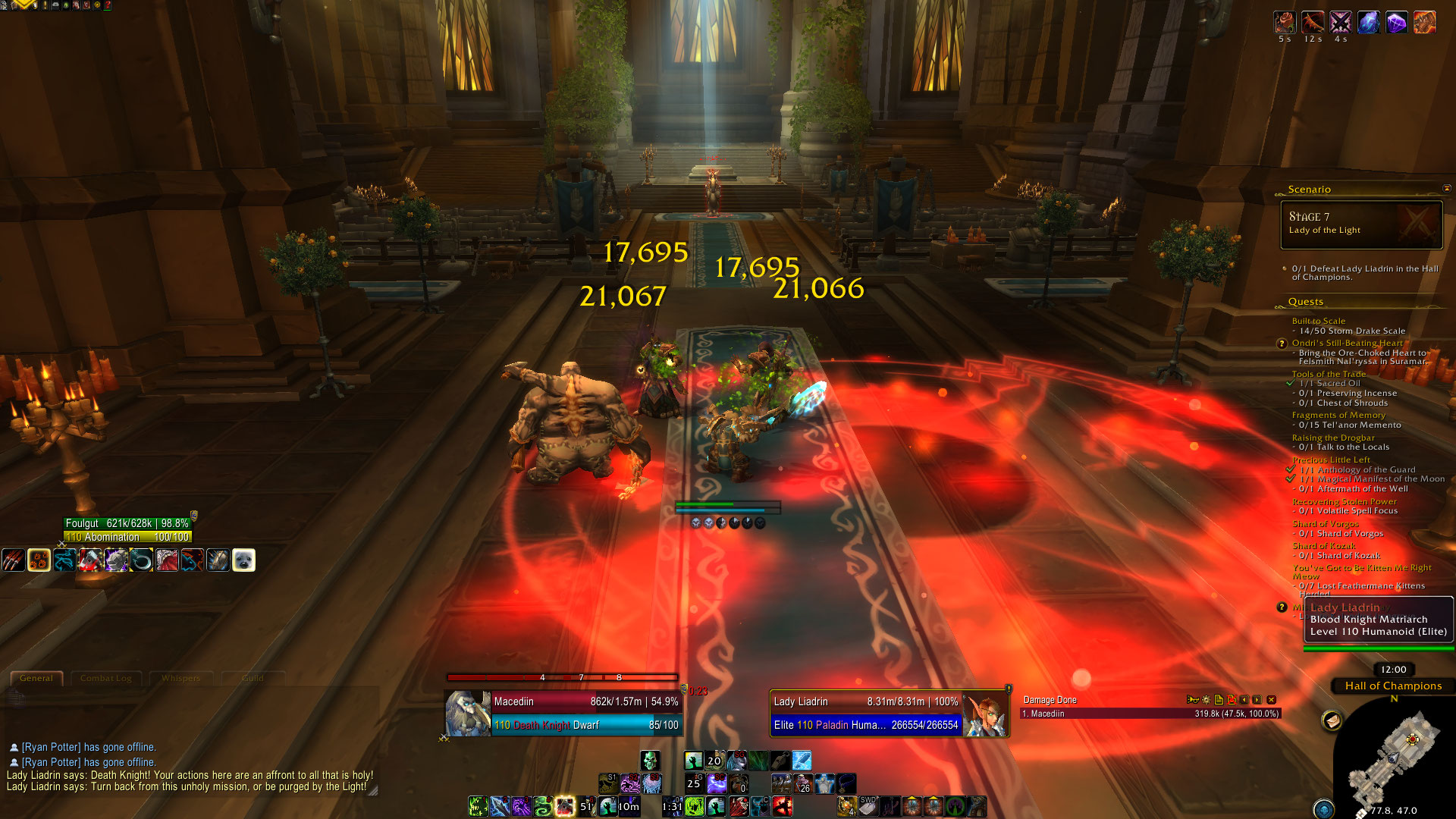Viewport: 1456px width, 819px height.
Task: Open the Whispers chat tab
Action: pos(180,678)
